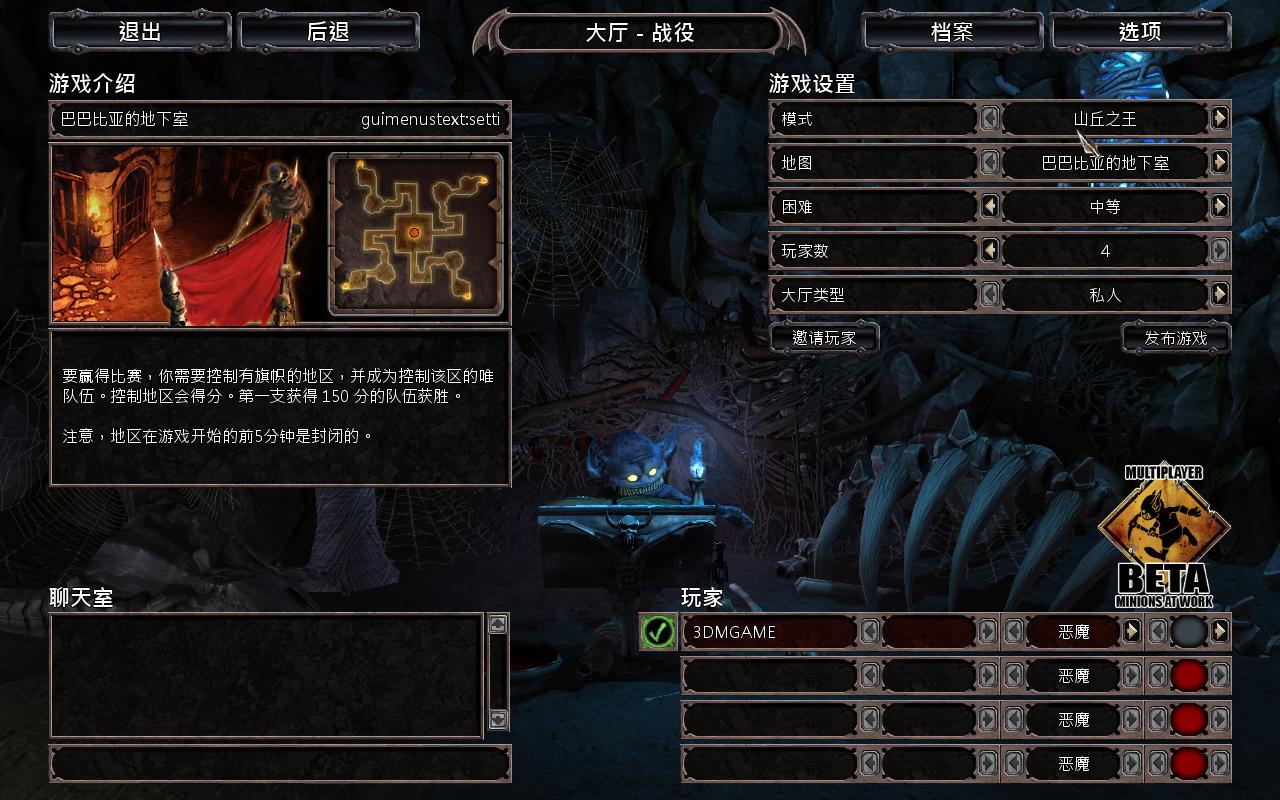Click the chat room scroll-down arrow
Viewport: 1280px width, 800px height.
pos(497,719)
